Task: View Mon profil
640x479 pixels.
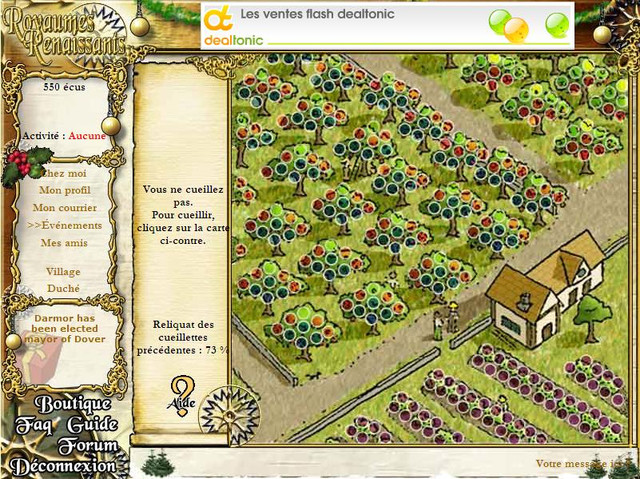Action: [x=65, y=190]
